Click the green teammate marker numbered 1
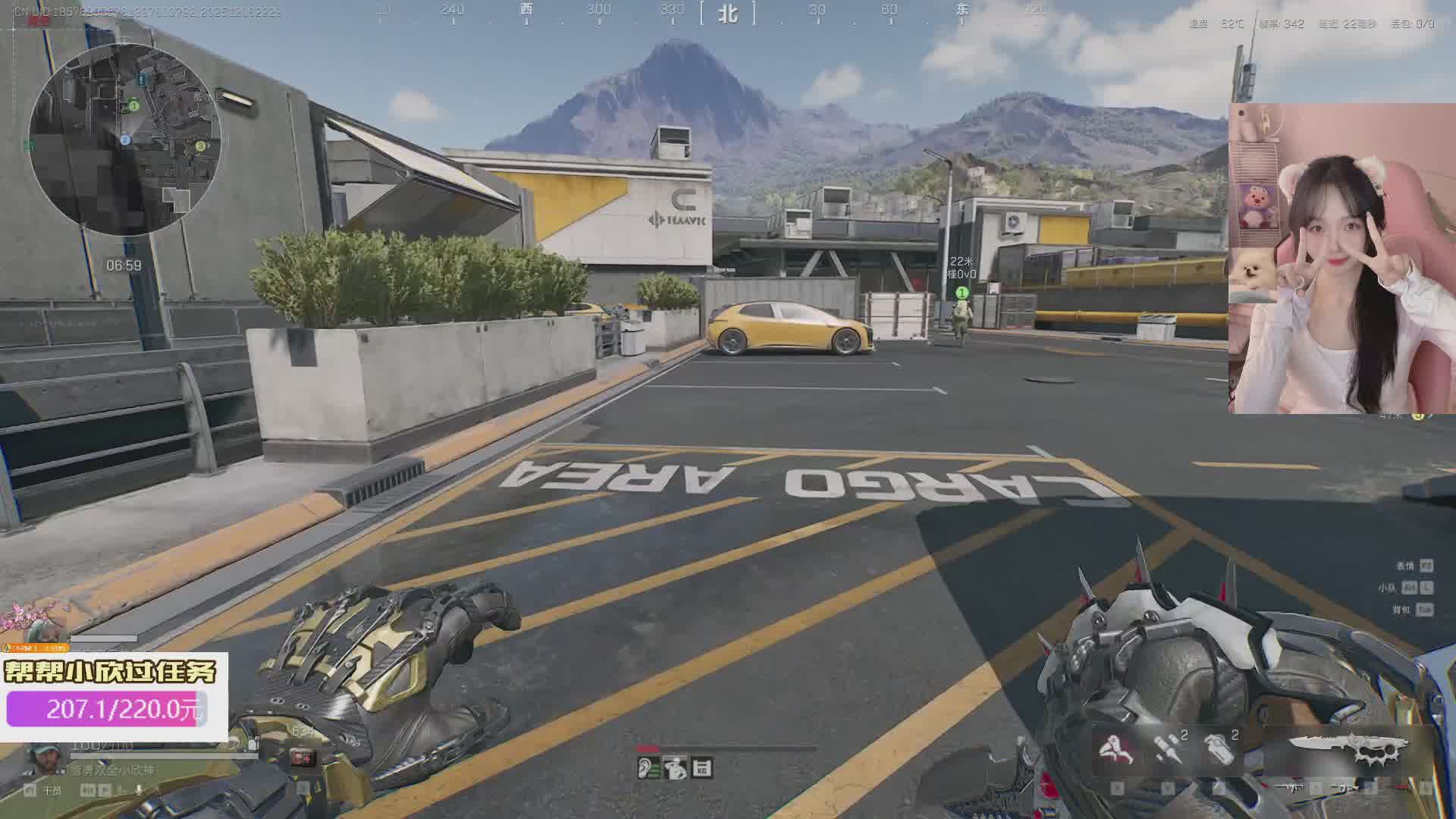The image size is (1456, 819). 962,293
